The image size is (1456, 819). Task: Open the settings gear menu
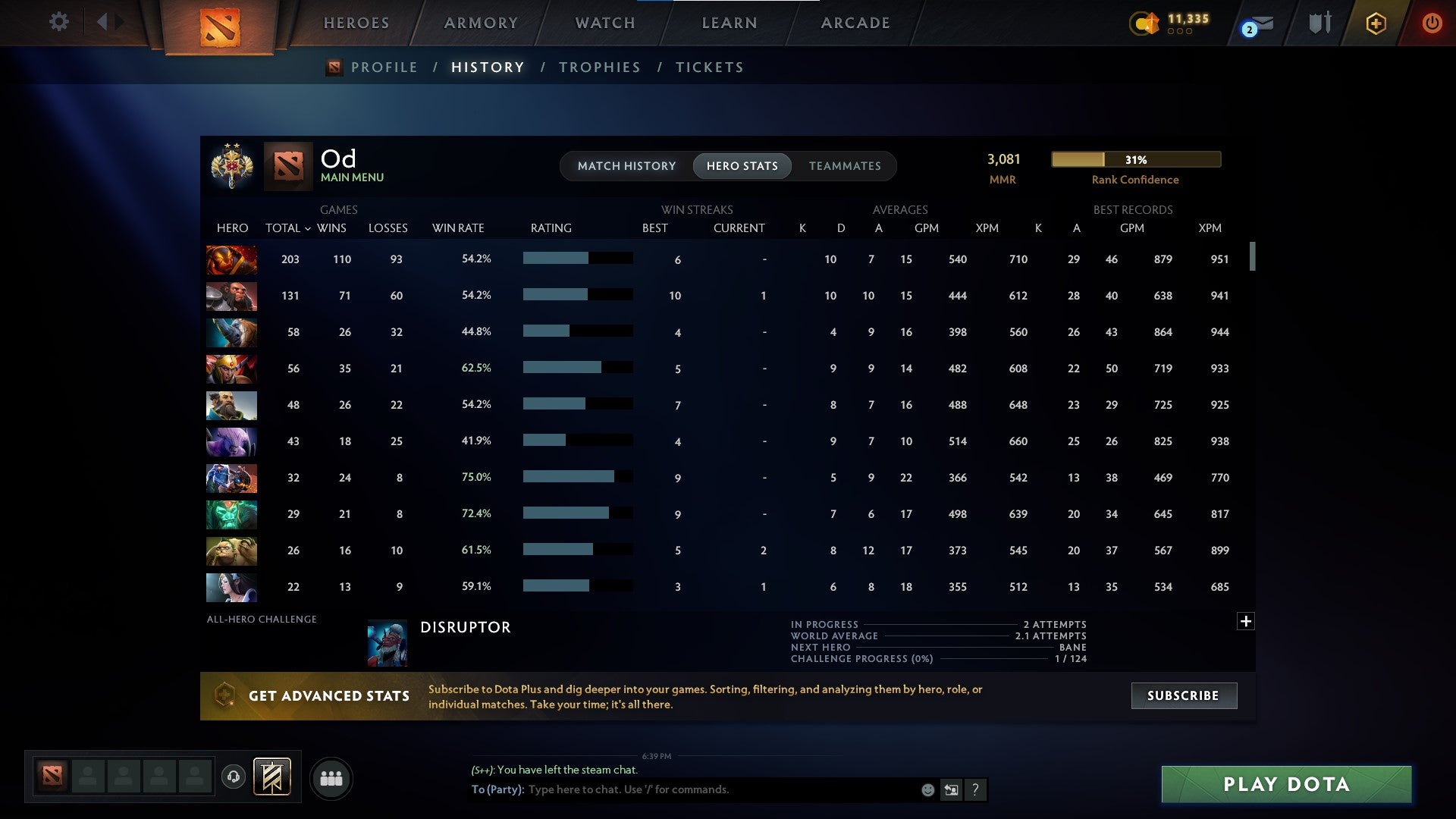pos(58,22)
